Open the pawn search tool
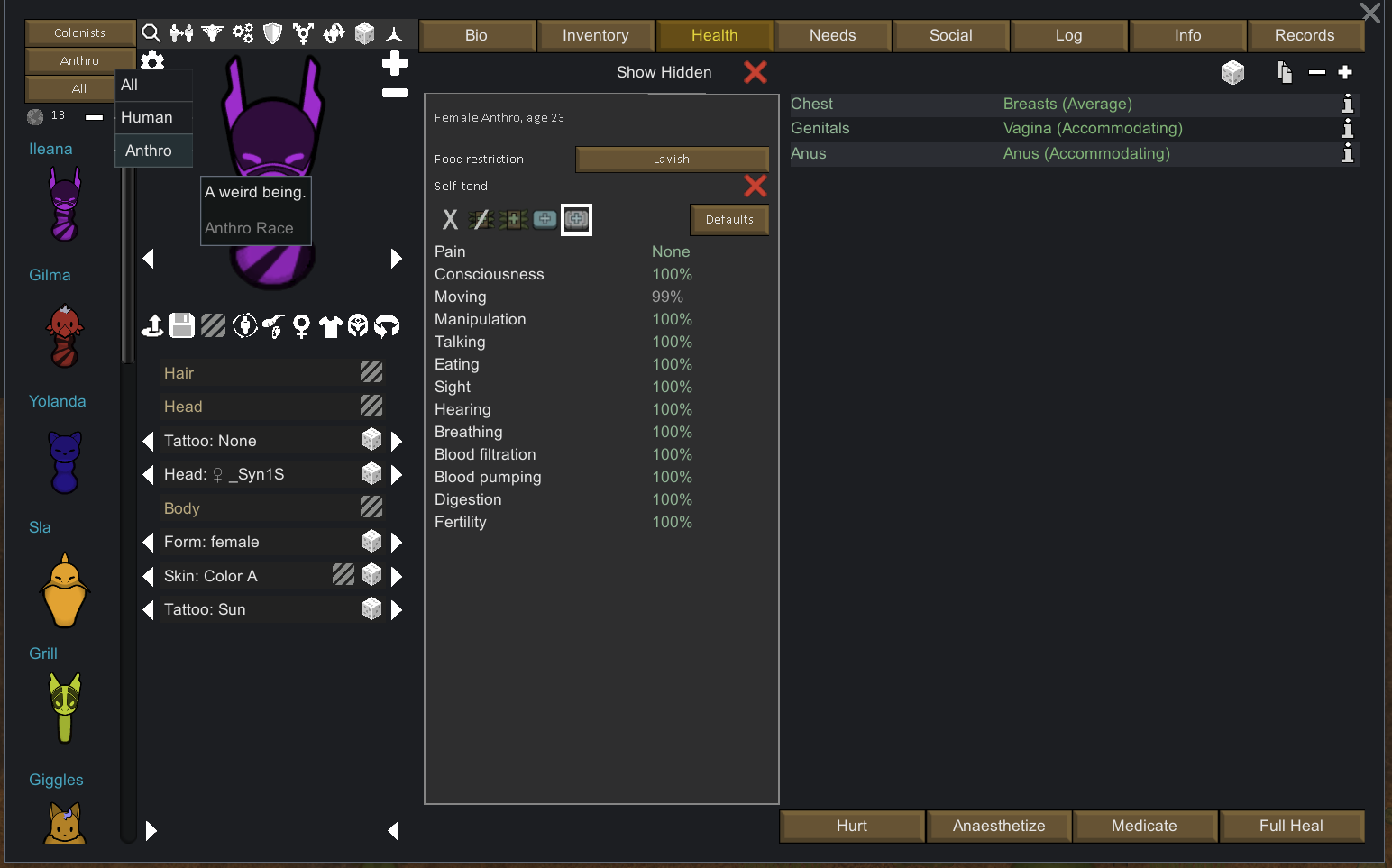The height and width of the screenshot is (868, 1392). 151,33
